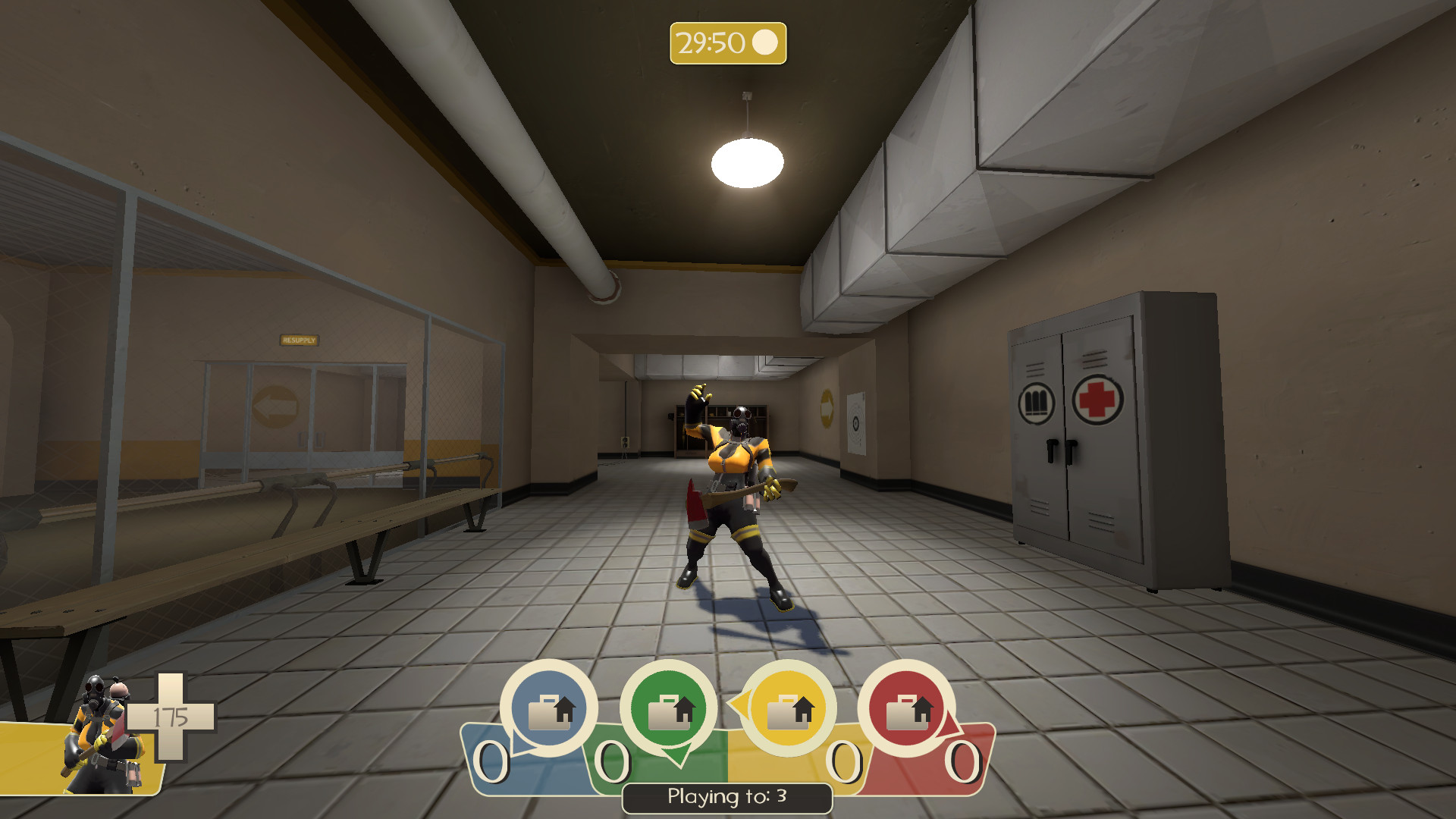This screenshot has height=819, width=1456.
Task: Click the orange arrow sign in the far hallway
Action: 827,409
